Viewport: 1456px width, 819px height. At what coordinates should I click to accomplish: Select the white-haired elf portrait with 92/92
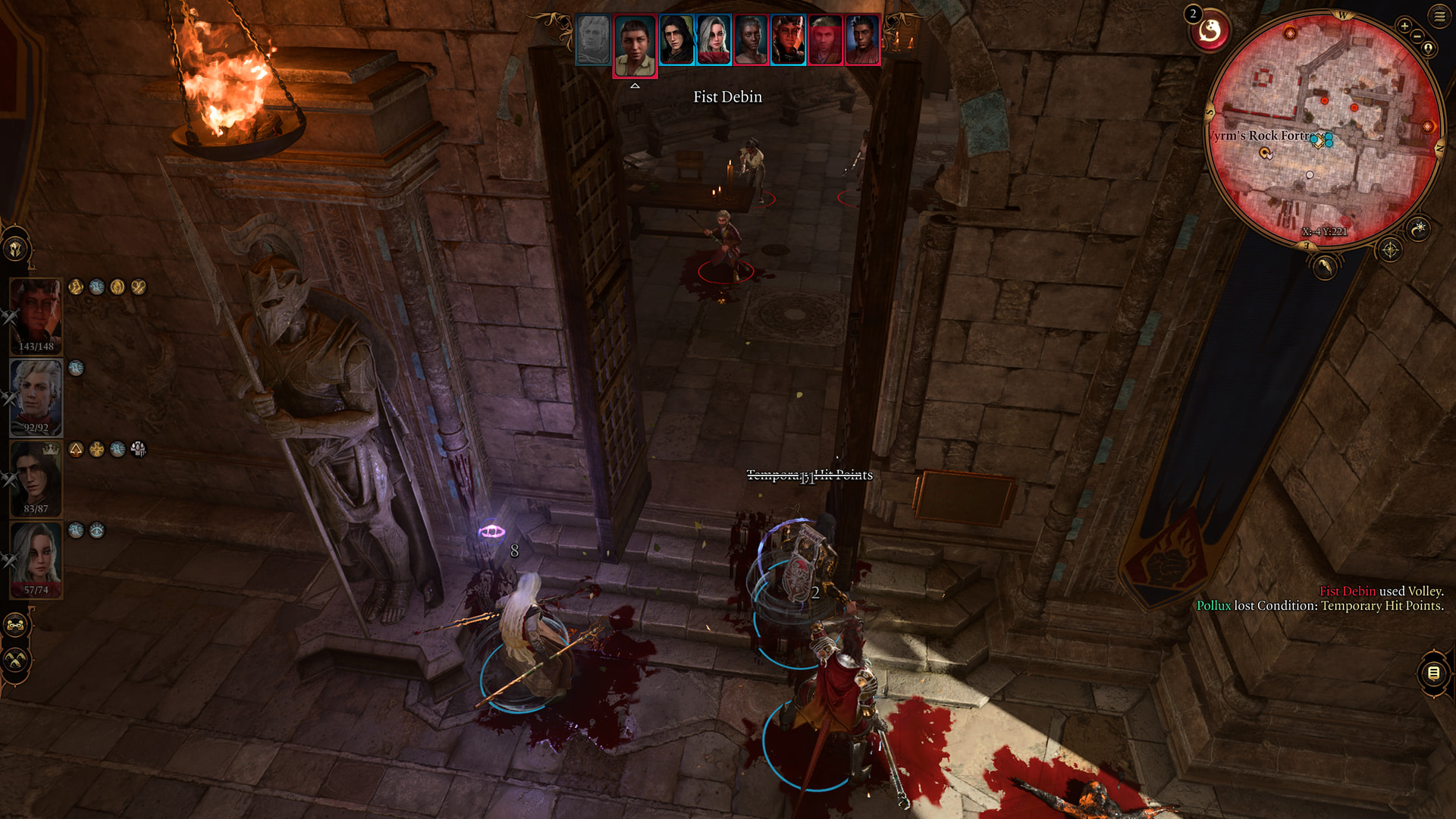pyautogui.click(x=36, y=396)
